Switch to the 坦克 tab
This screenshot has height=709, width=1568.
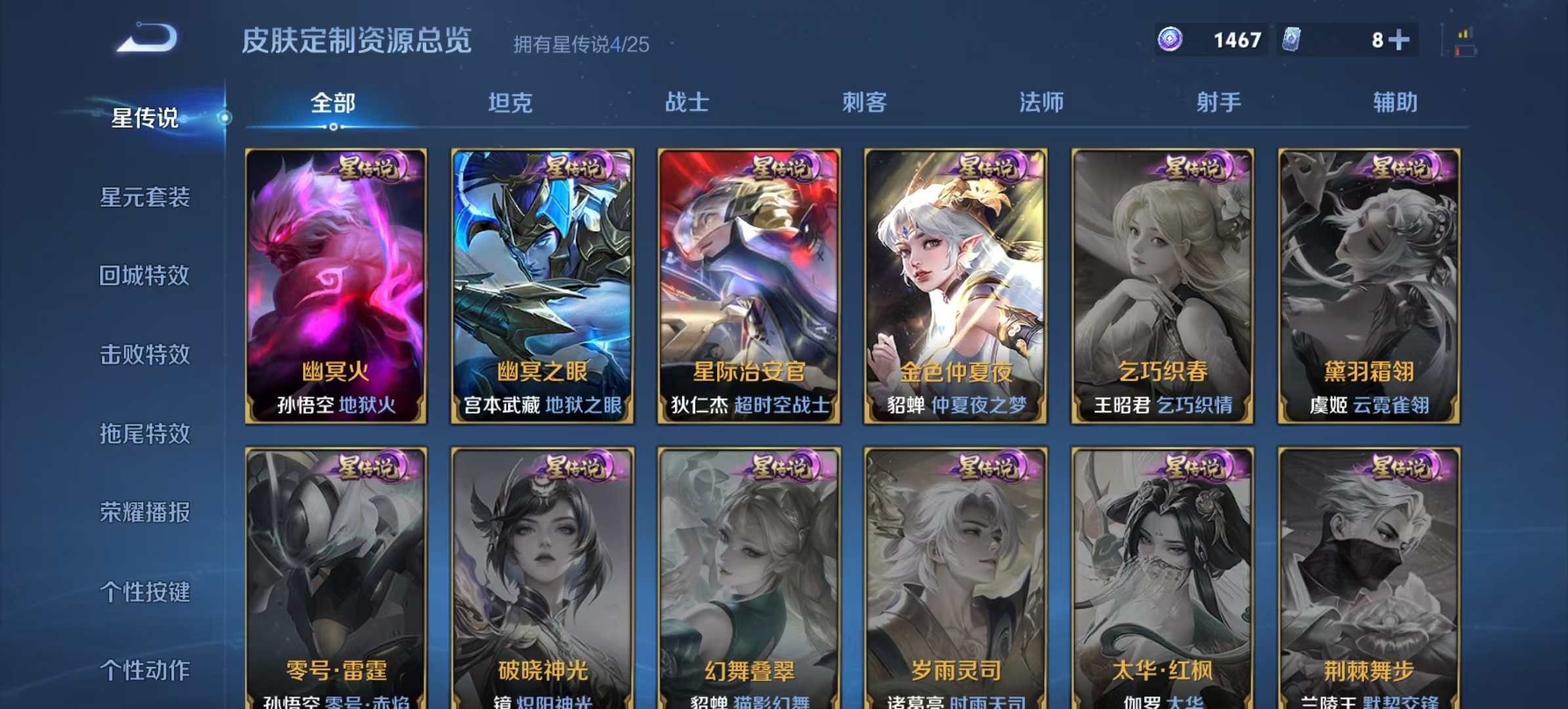tap(511, 102)
